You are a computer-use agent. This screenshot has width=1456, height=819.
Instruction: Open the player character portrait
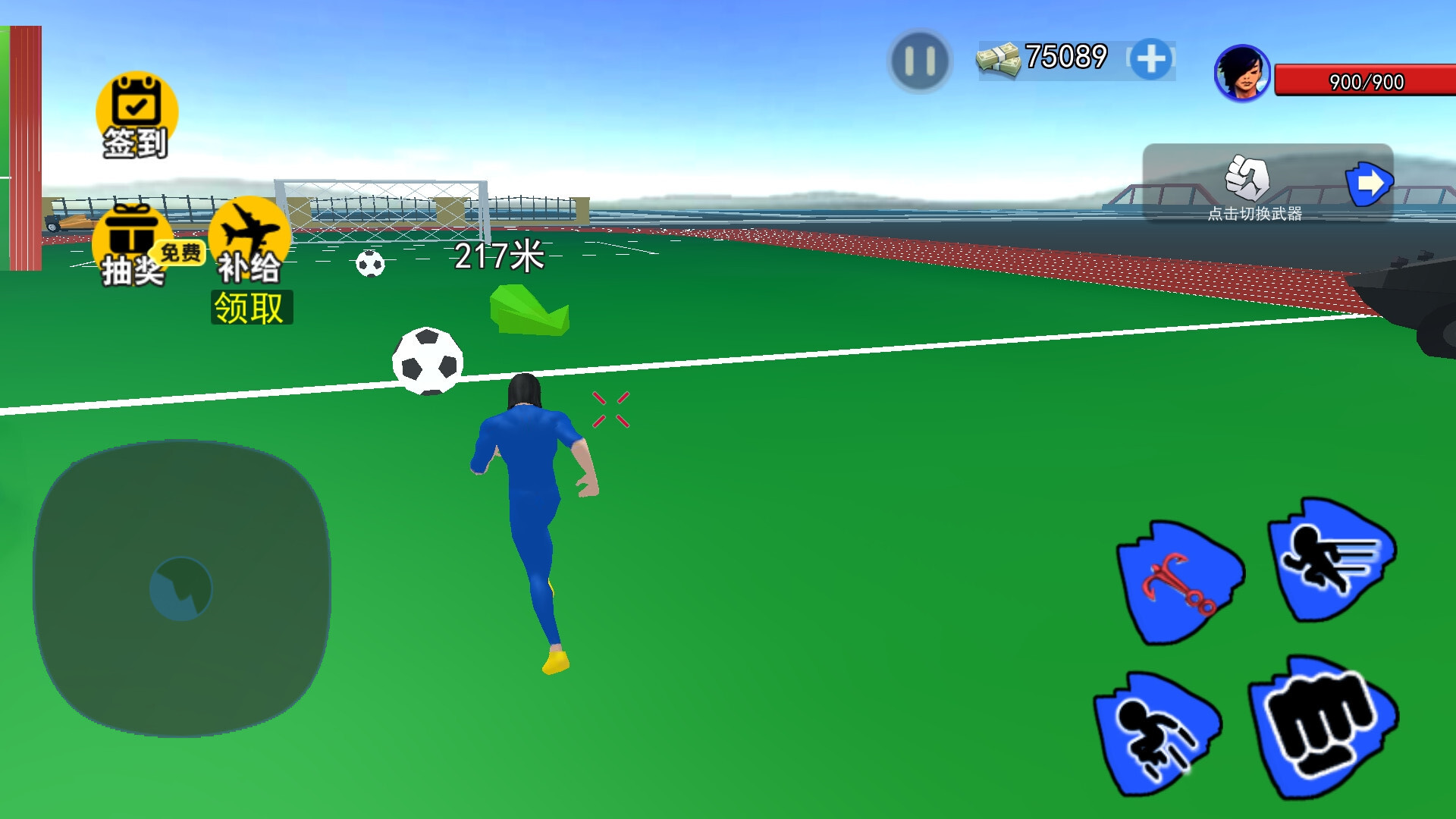[1241, 74]
